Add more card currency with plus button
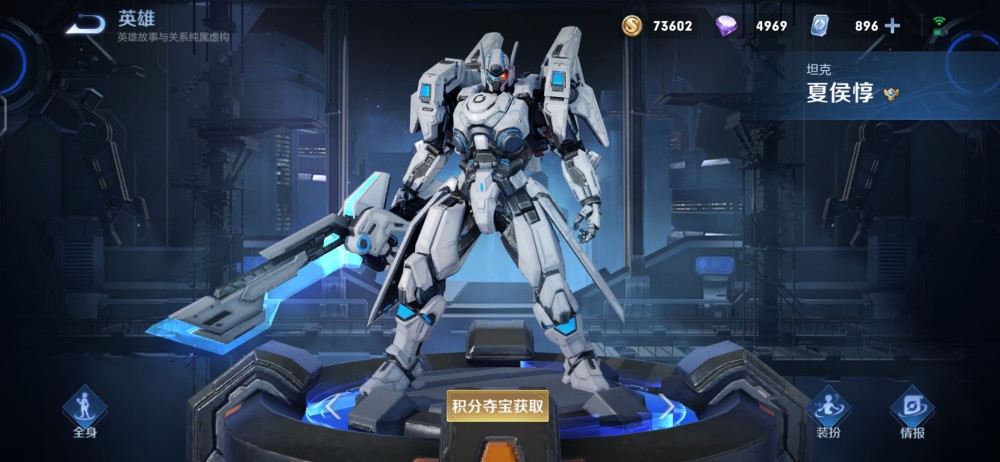The width and height of the screenshot is (1000, 462). click(892, 26)
